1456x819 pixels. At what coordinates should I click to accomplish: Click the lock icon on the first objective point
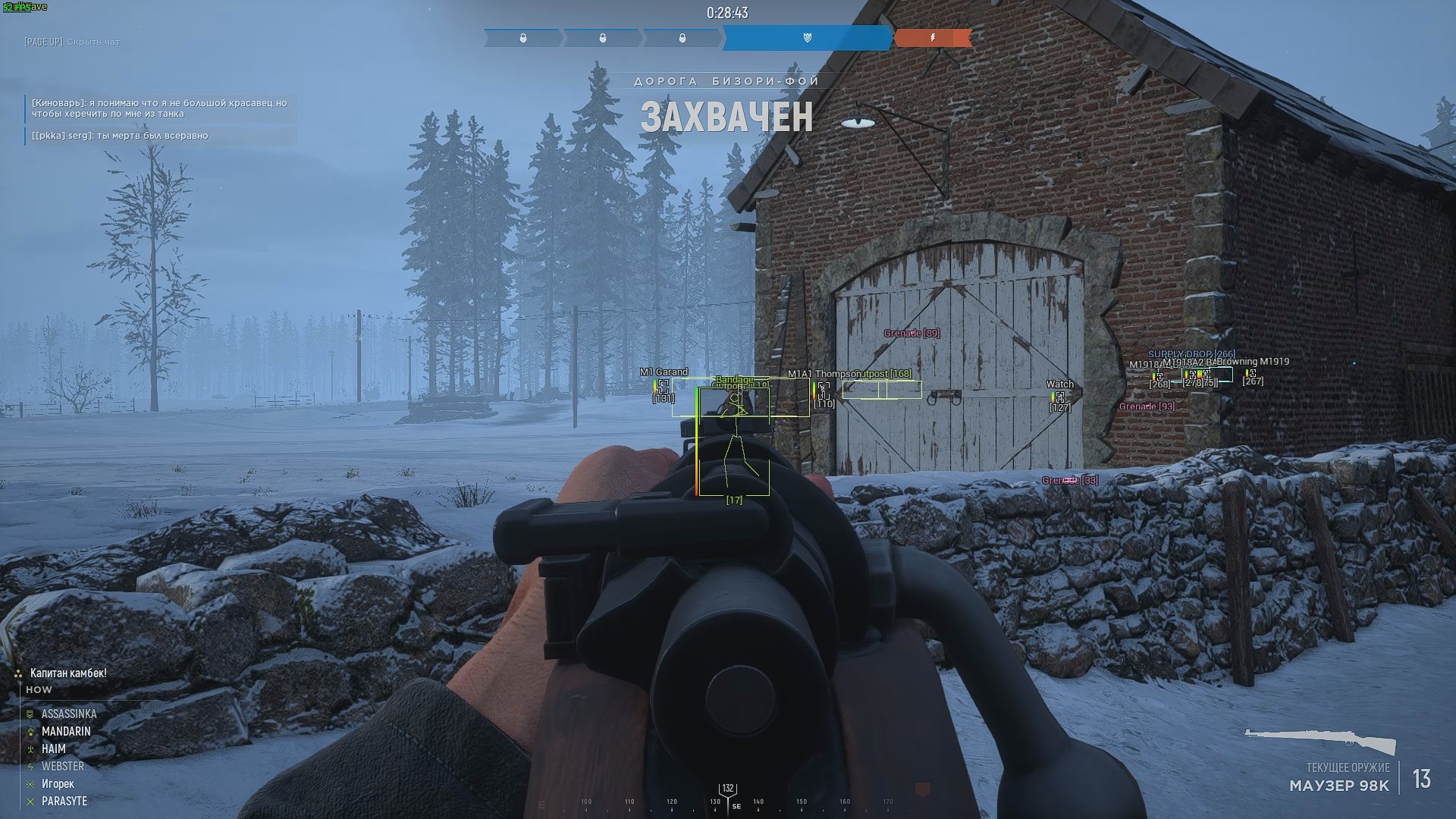(x=523, y=37)
